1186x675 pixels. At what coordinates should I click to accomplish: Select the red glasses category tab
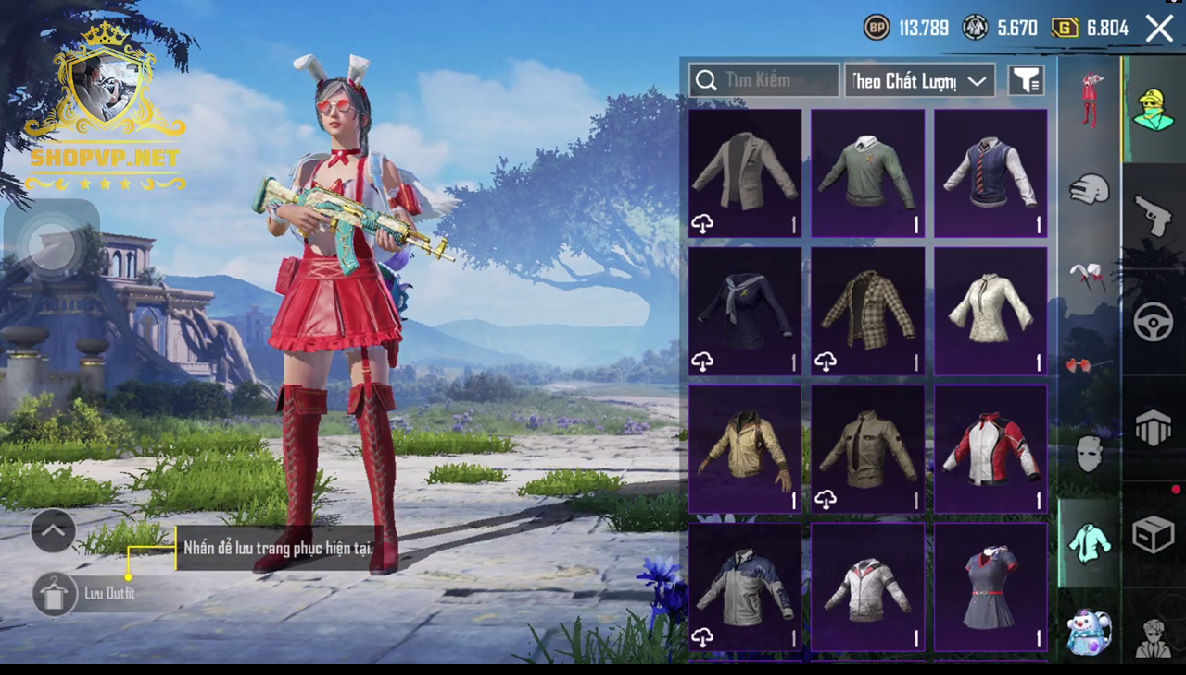point(1089,365)
